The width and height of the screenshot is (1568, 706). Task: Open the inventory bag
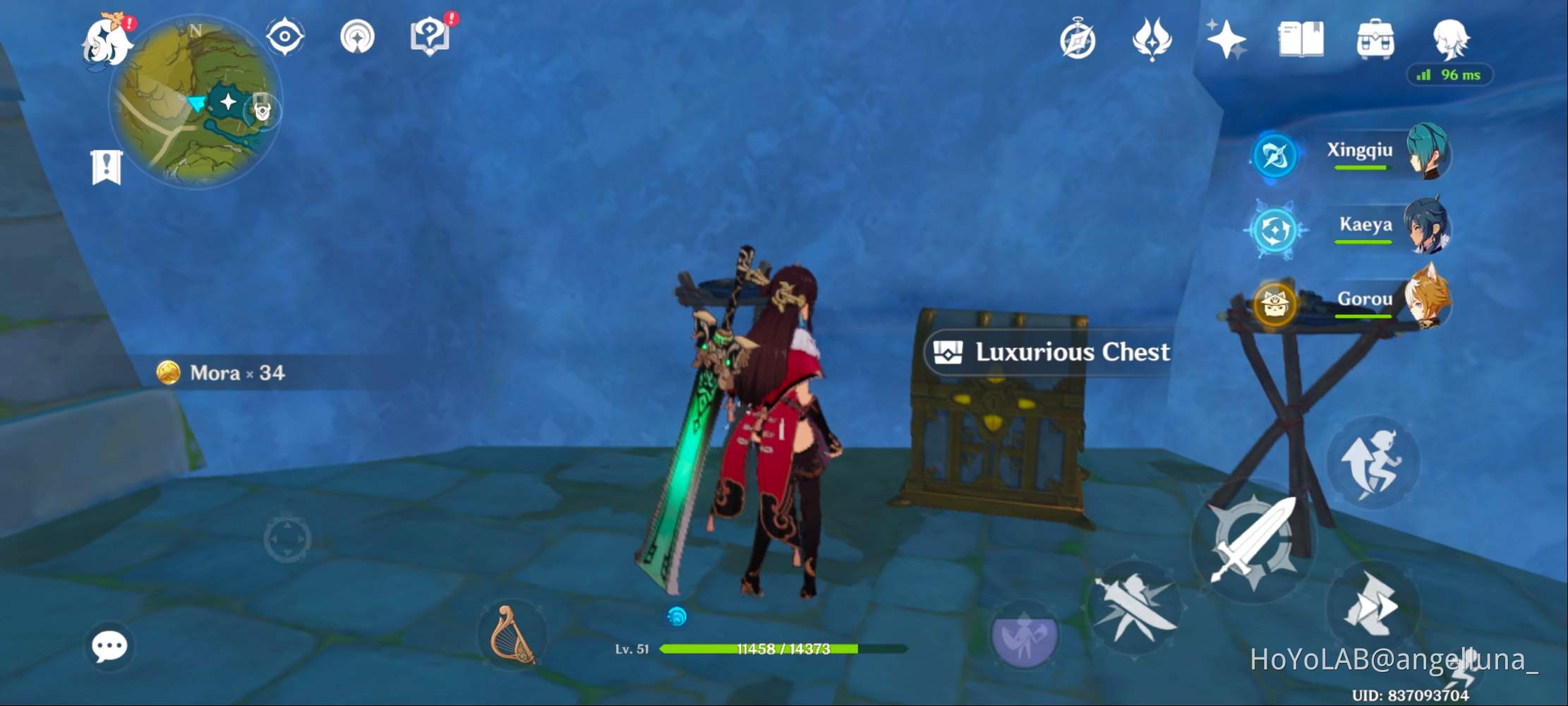tap(1376, 40)
